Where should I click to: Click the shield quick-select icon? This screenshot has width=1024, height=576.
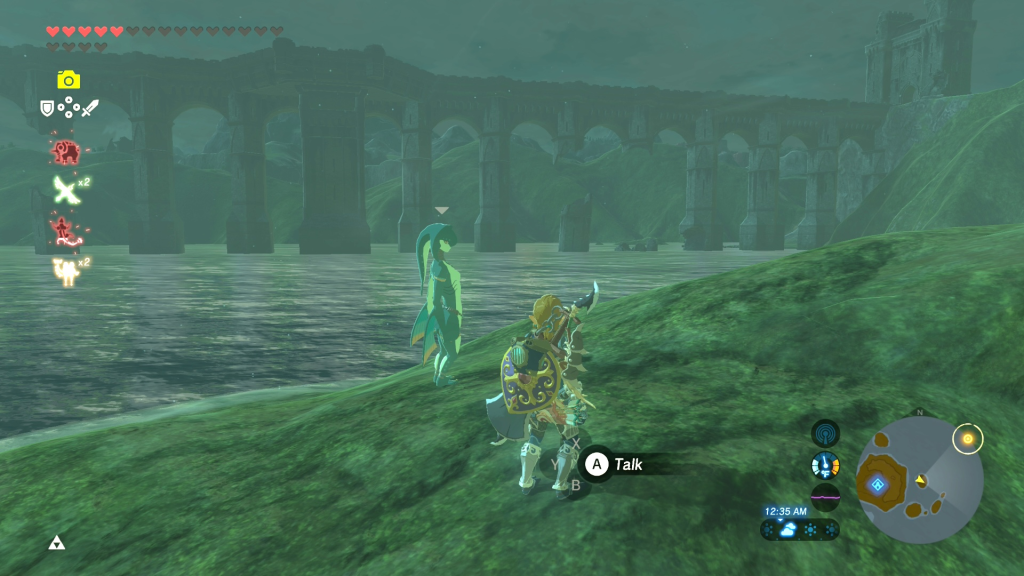47,107
